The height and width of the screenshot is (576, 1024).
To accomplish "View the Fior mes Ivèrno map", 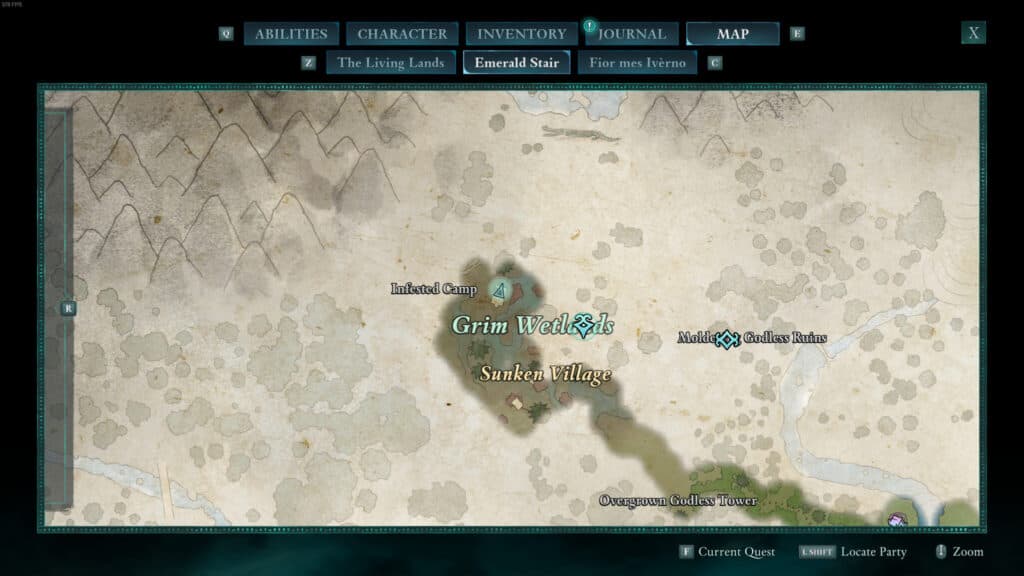I will (637, 63).
